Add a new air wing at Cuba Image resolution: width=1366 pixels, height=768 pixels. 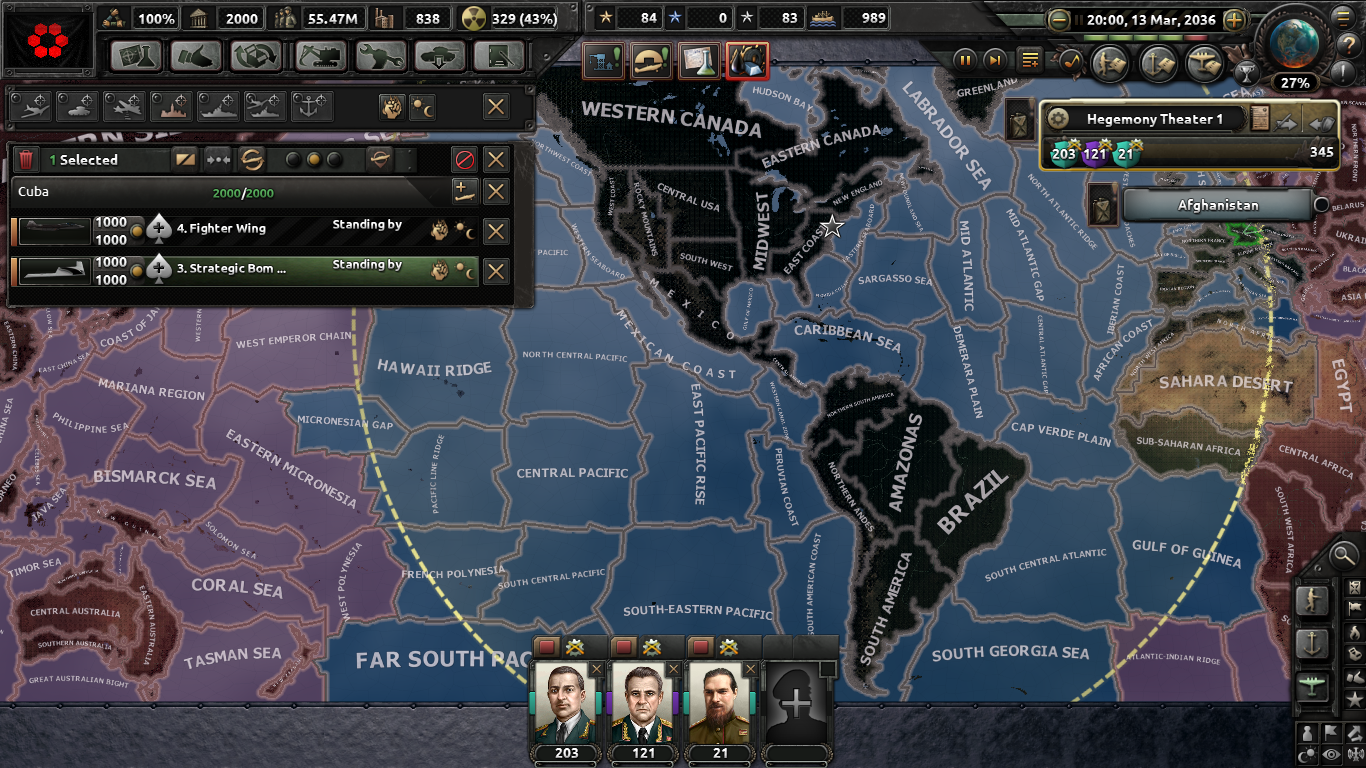[465, 191]
